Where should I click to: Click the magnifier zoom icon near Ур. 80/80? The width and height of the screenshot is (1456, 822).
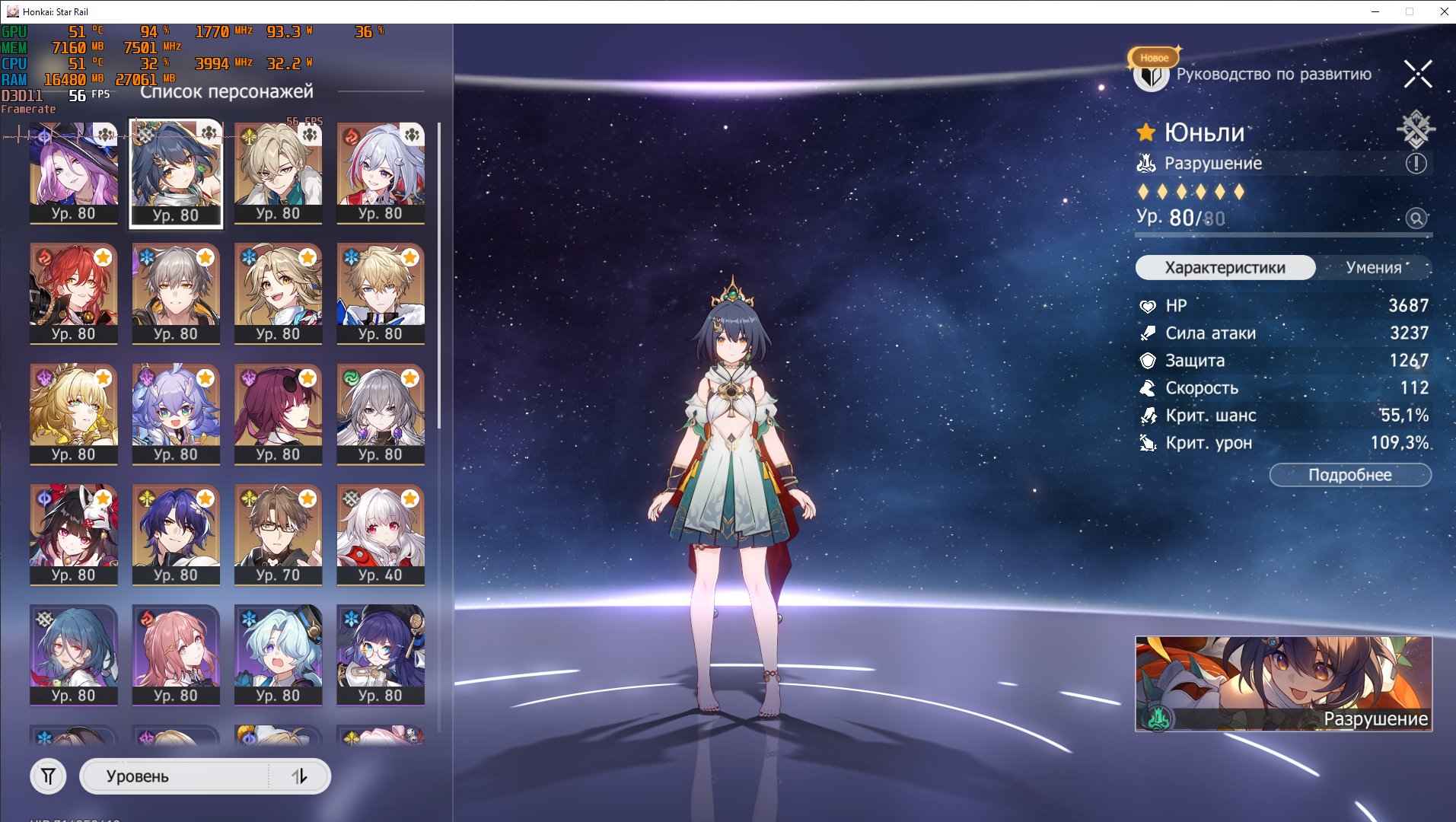coord(1415,218)
